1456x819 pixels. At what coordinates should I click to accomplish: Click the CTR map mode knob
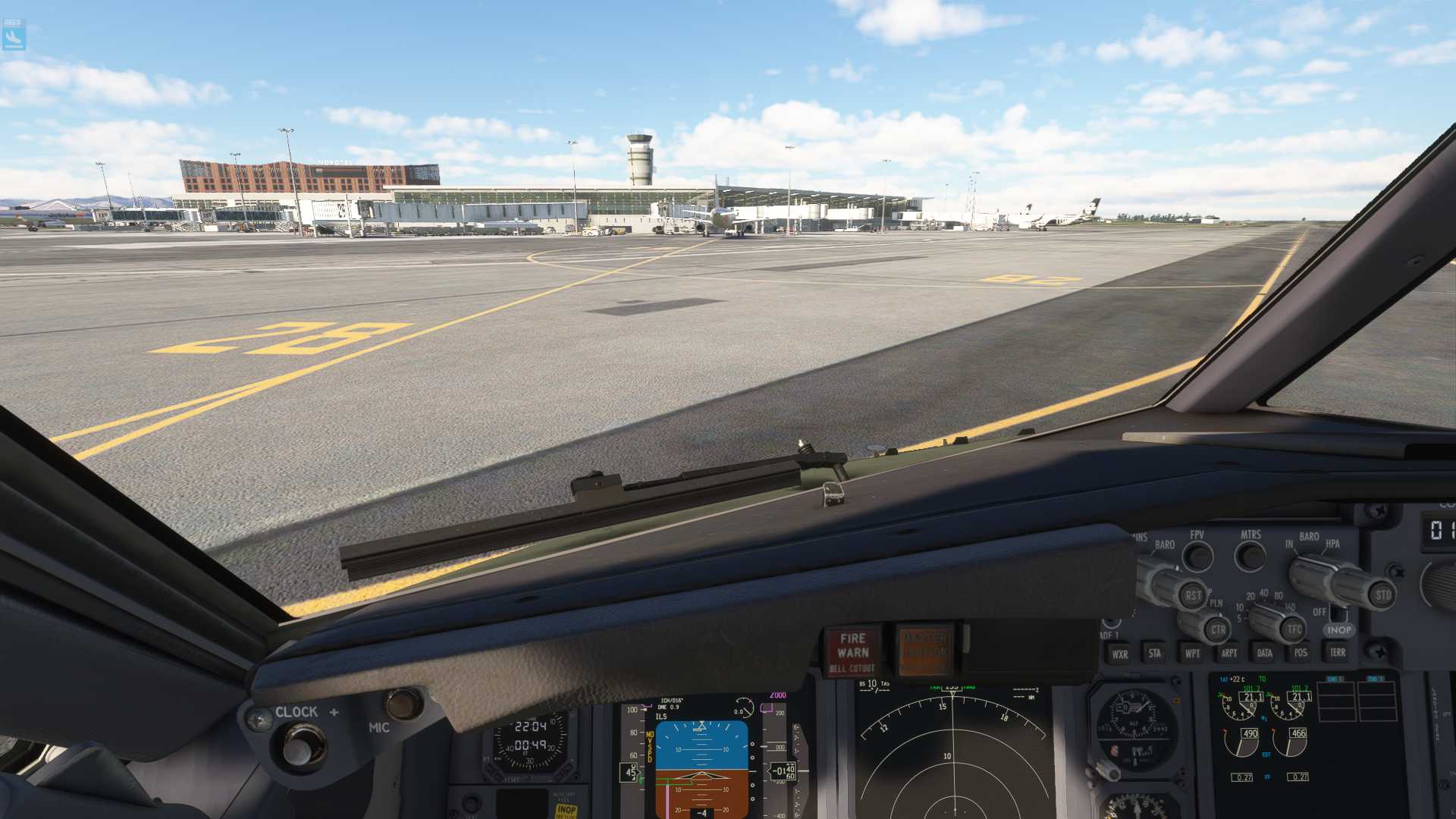[1218, 629]
